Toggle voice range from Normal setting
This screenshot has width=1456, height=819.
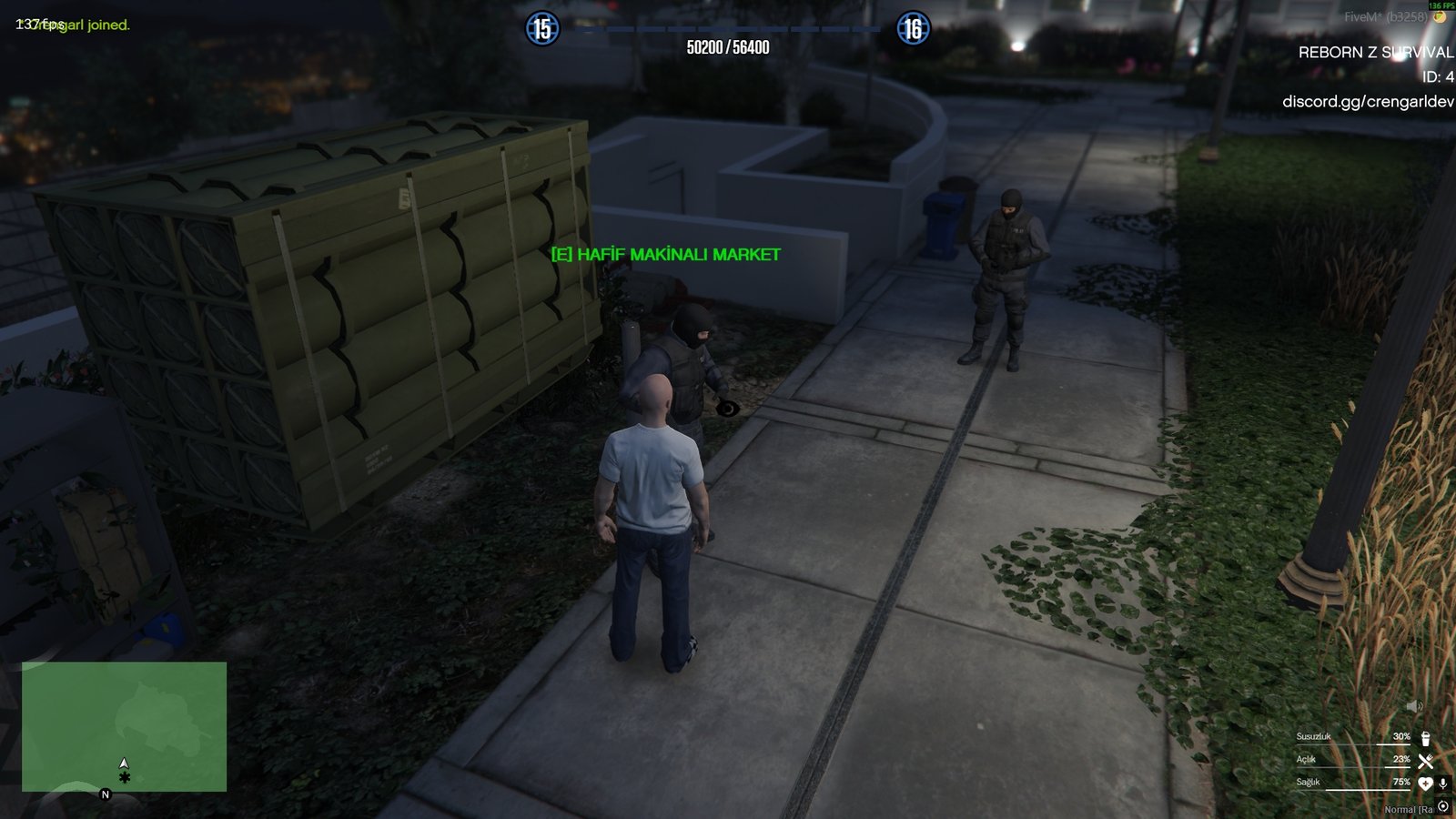click(1442, 805)
